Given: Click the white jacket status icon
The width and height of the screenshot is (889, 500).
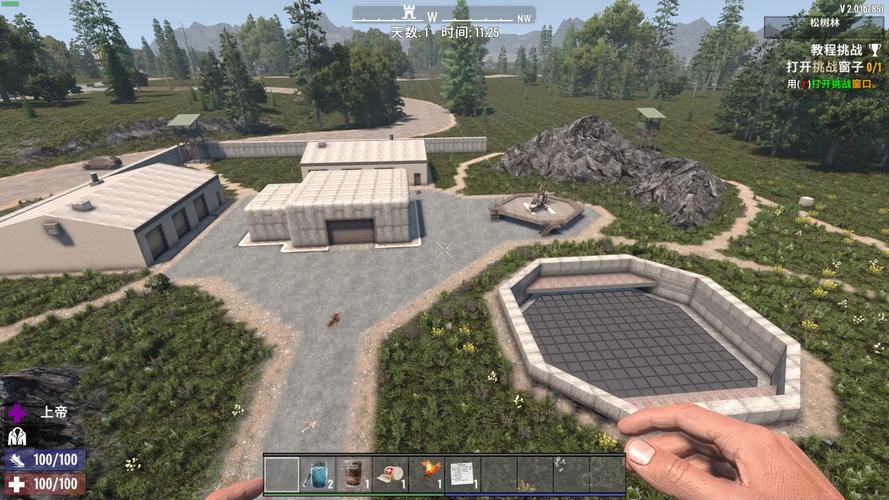Looking at the screenshot, I should click(x=17, y=436).
